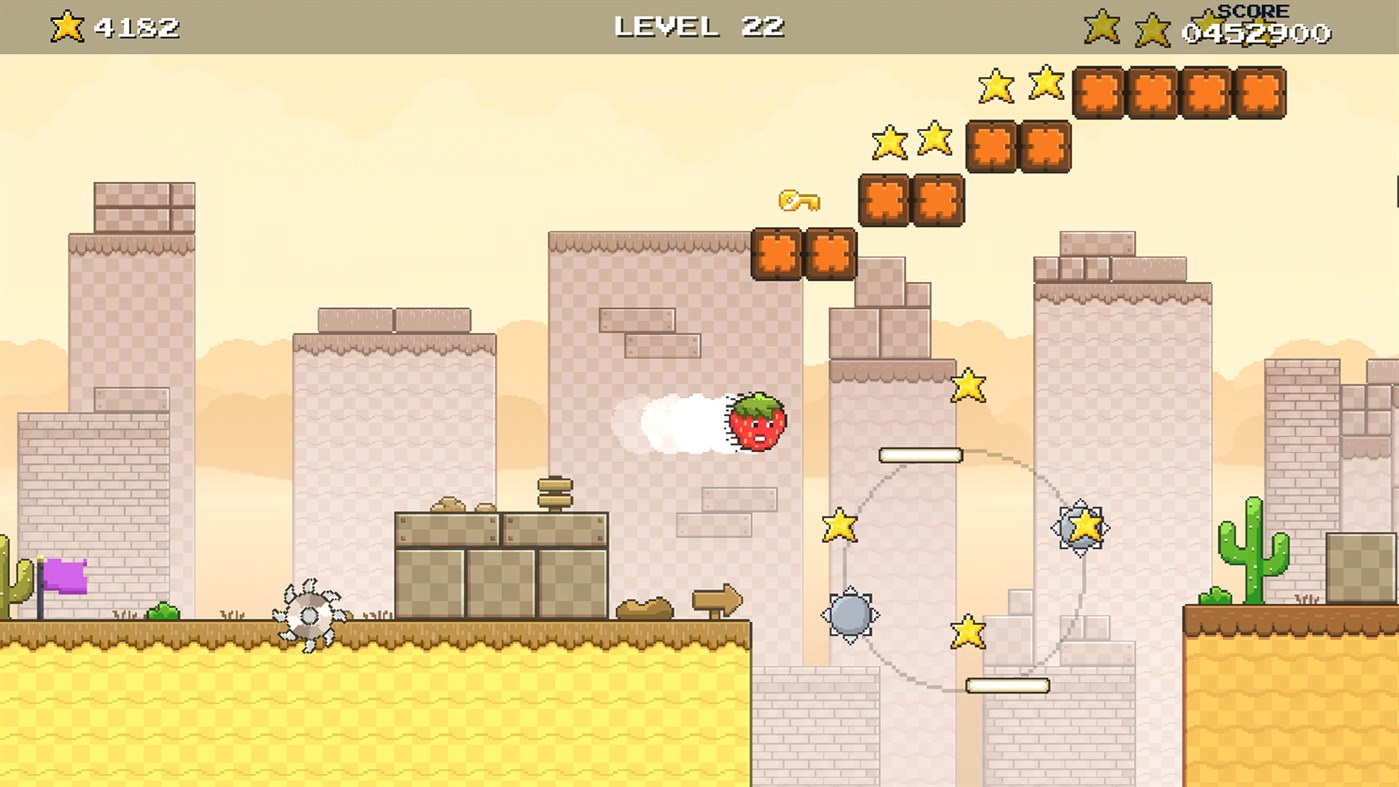The image size is (1399, 787).
Task: Select the brown mud pile near the arrow sign
Action: [x=645, y=606]
